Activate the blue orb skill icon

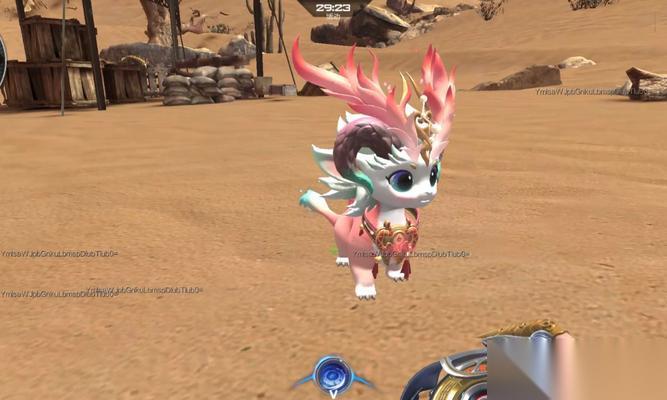tap(333, 375)
